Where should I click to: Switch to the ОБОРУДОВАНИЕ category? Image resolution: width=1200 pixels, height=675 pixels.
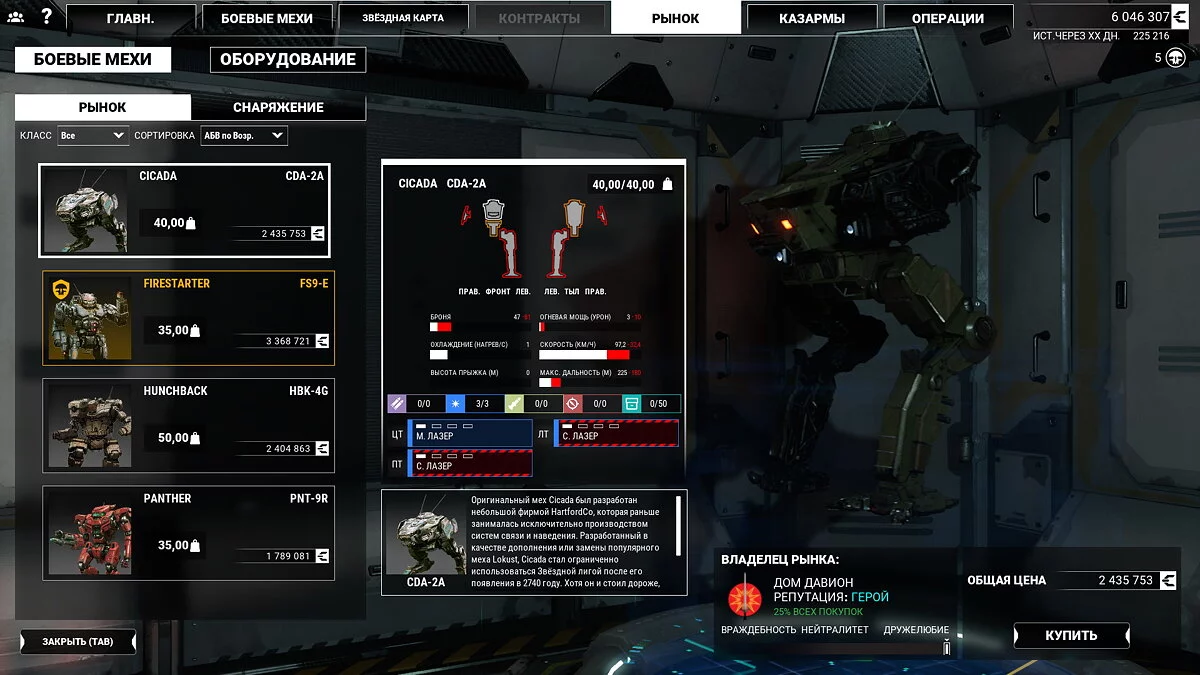coord(288,60)
